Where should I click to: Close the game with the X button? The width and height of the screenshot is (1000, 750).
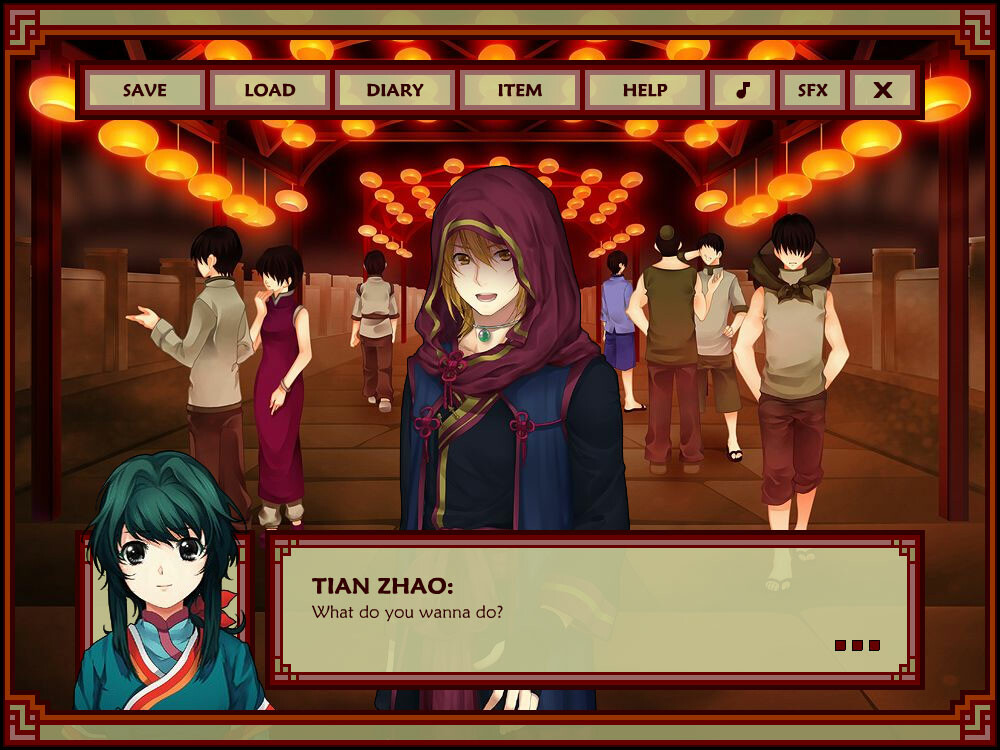click(882, 90)
